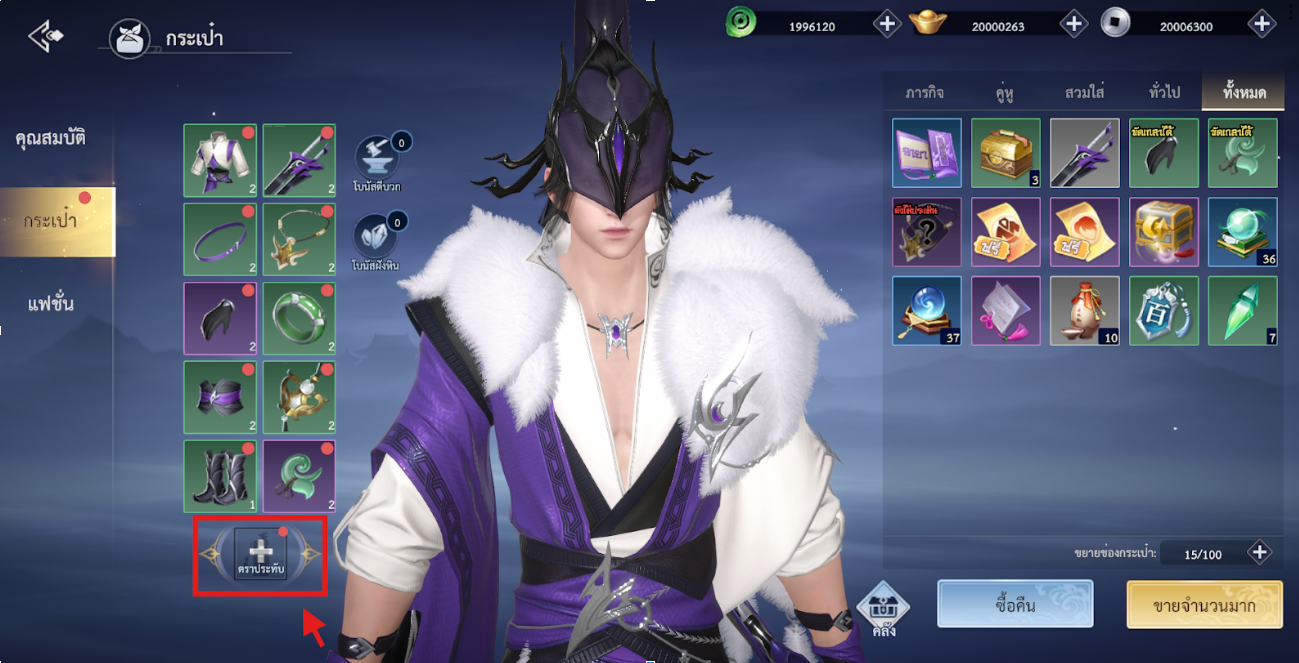The height and width of the screenshot is (663, 1299).
Task: Expand bag slots with the 15/100 plus
Action: click(x=1259, y=552)
